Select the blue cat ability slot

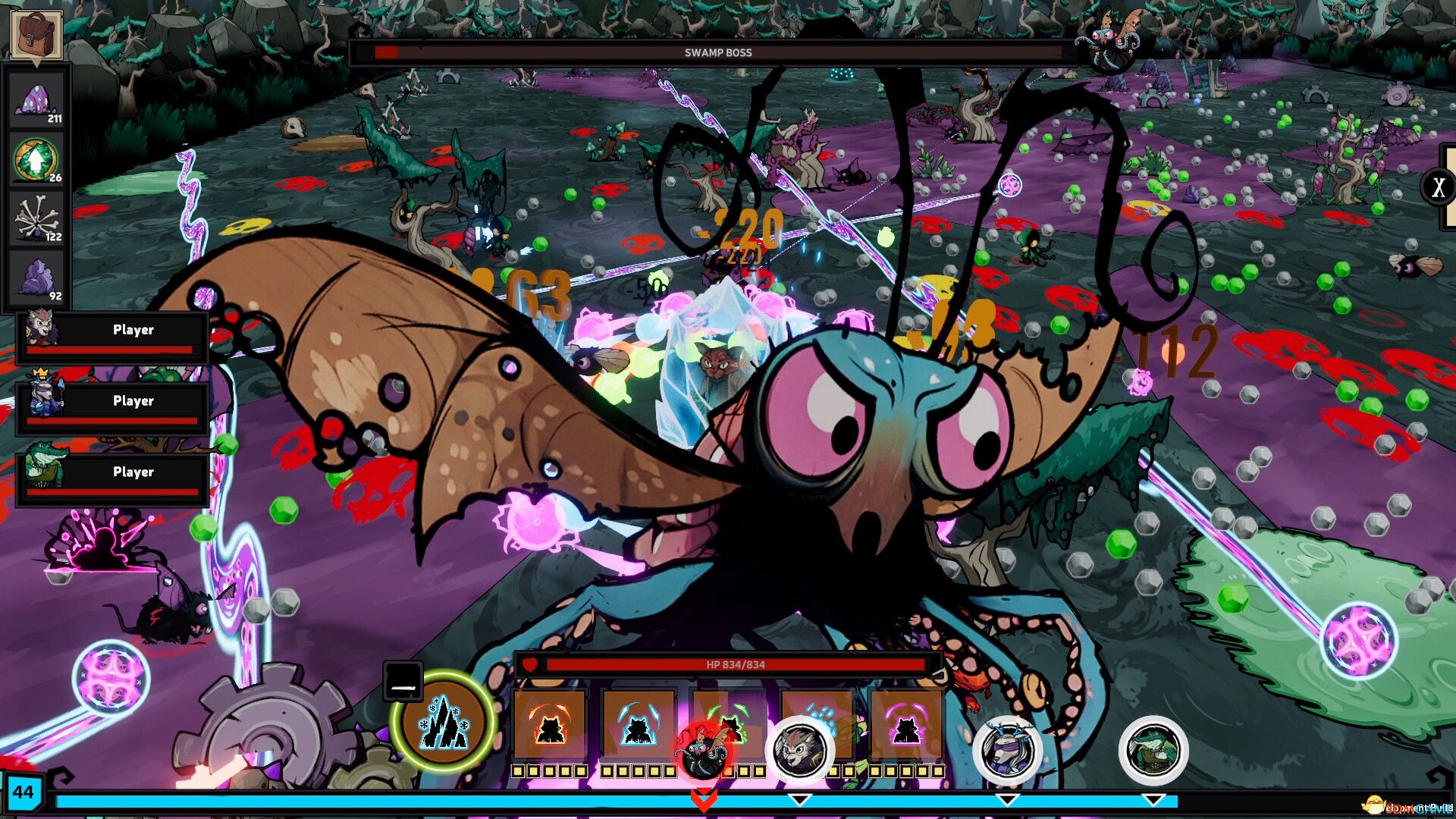tap(639, 726)
